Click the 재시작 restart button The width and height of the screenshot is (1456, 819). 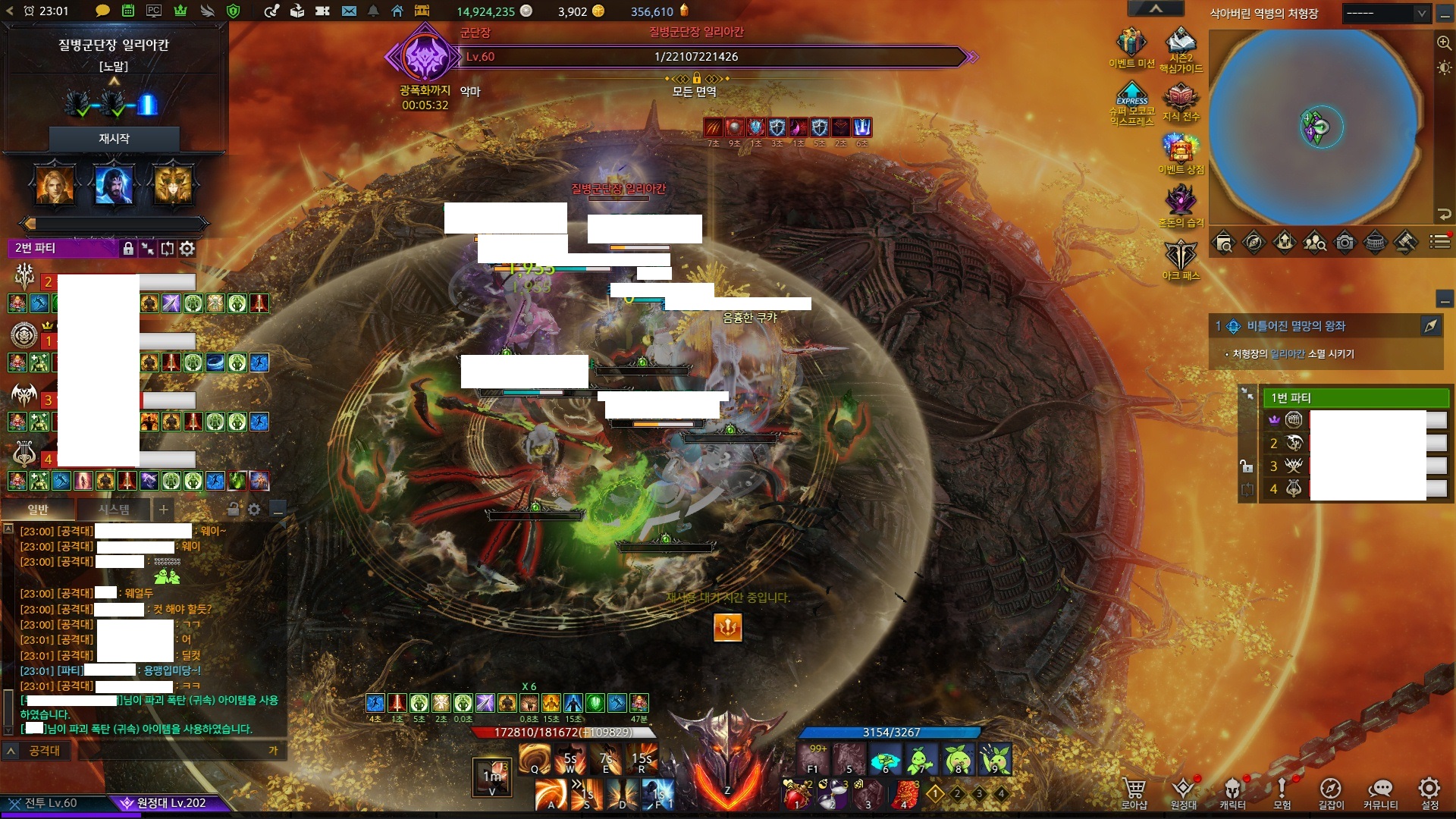click(114, 139)
